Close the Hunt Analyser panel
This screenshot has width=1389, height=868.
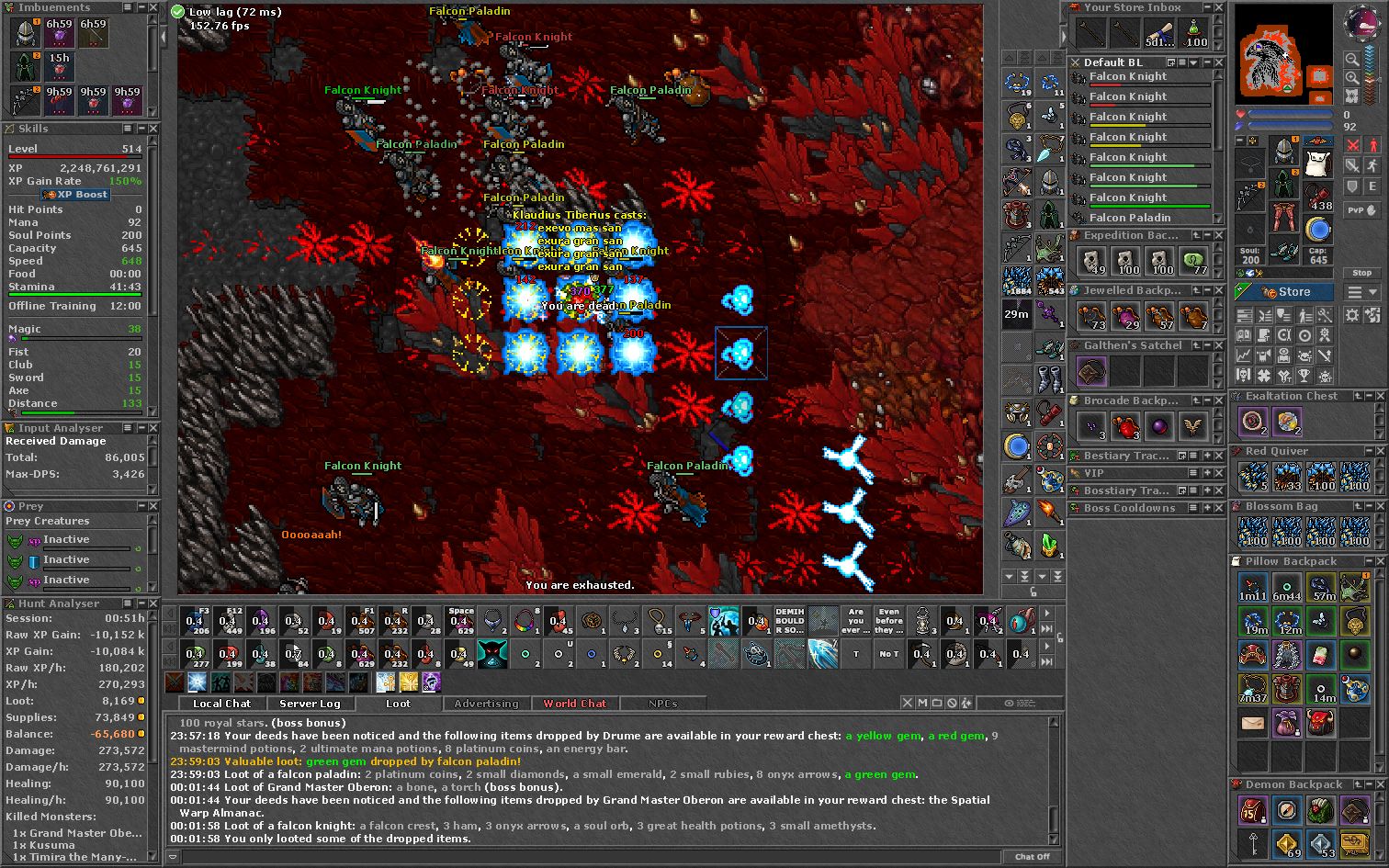[x=153, y=603]
